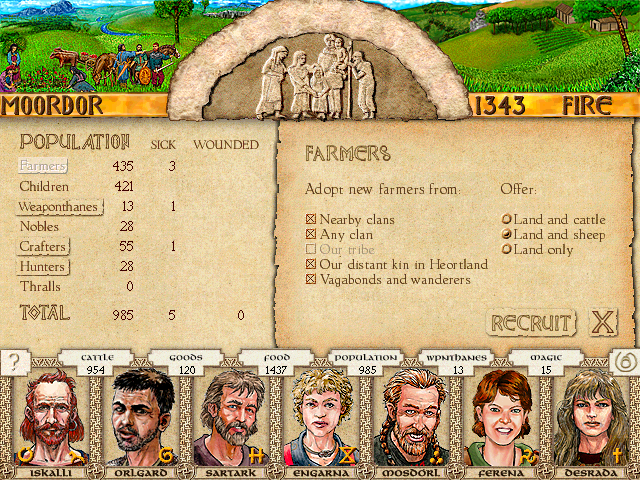The height and width of the screenshot is (480, 640).
Task: Choose the Land and sheep offer
Action: (x=507, y=234)
